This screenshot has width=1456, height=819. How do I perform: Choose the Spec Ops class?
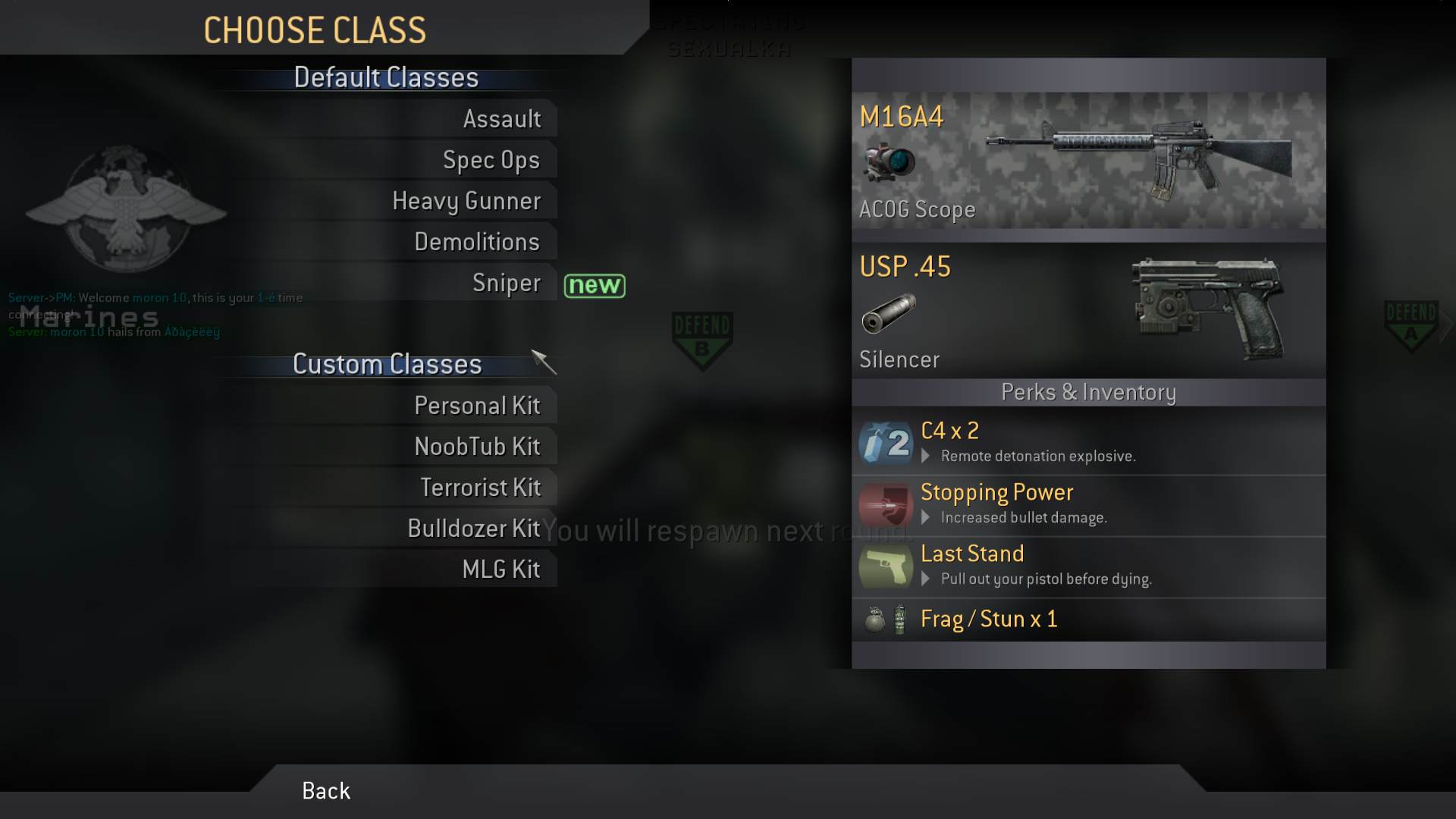(491, 160)
